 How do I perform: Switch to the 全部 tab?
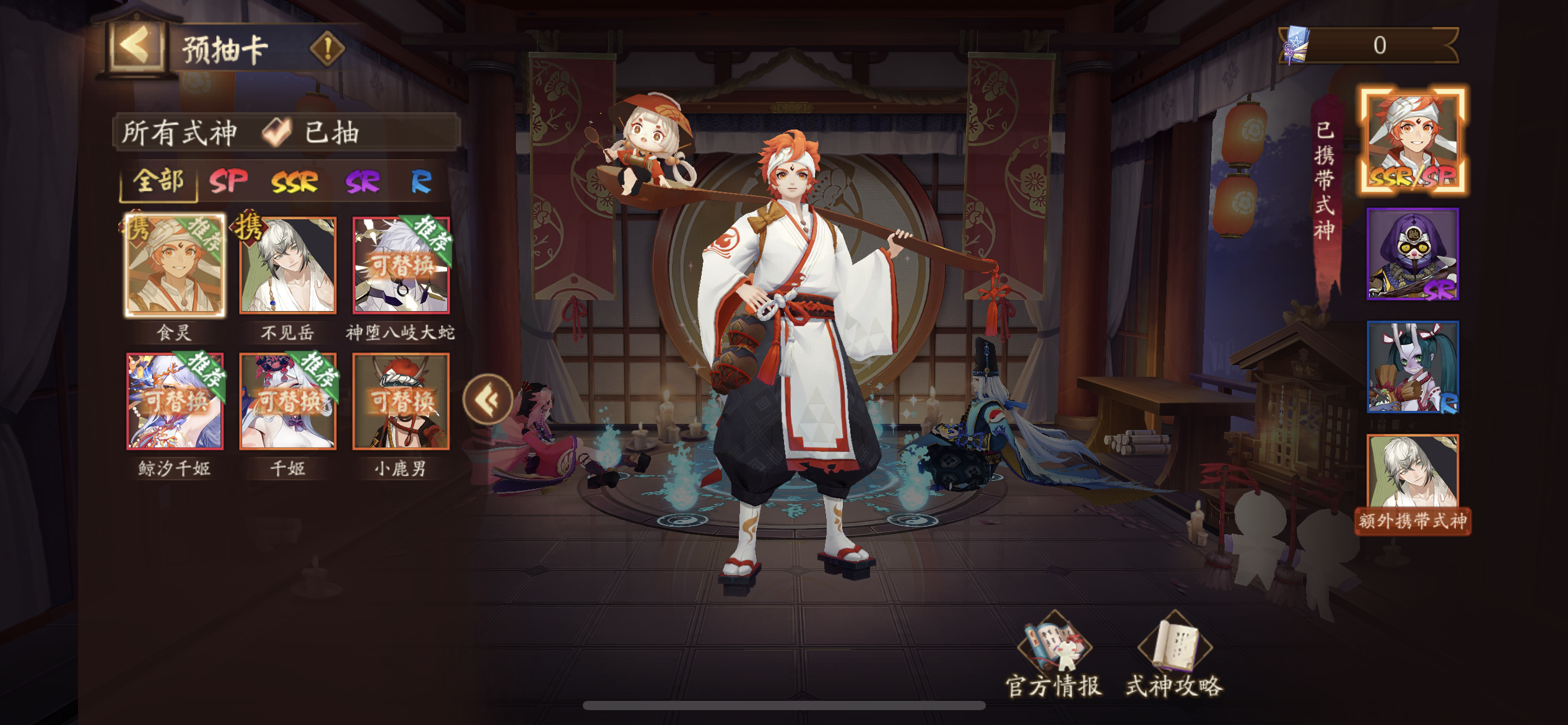(159, 182)
